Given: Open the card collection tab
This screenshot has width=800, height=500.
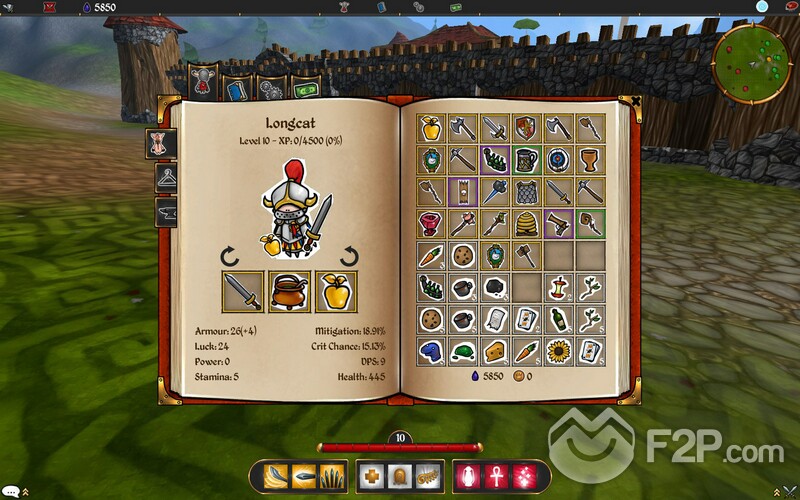Looking at the screenshot, I should coord(237,89).
